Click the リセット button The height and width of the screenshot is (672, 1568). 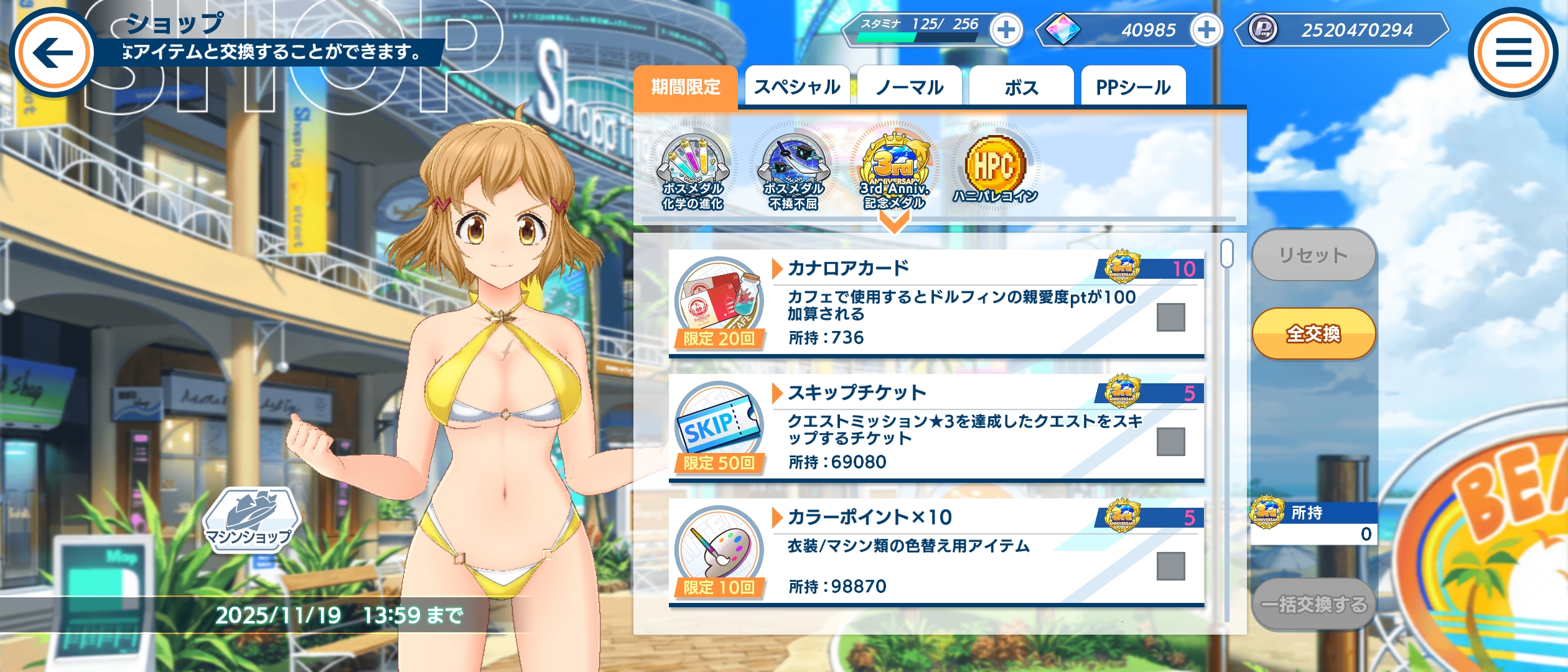click(x=1314, y=255)
